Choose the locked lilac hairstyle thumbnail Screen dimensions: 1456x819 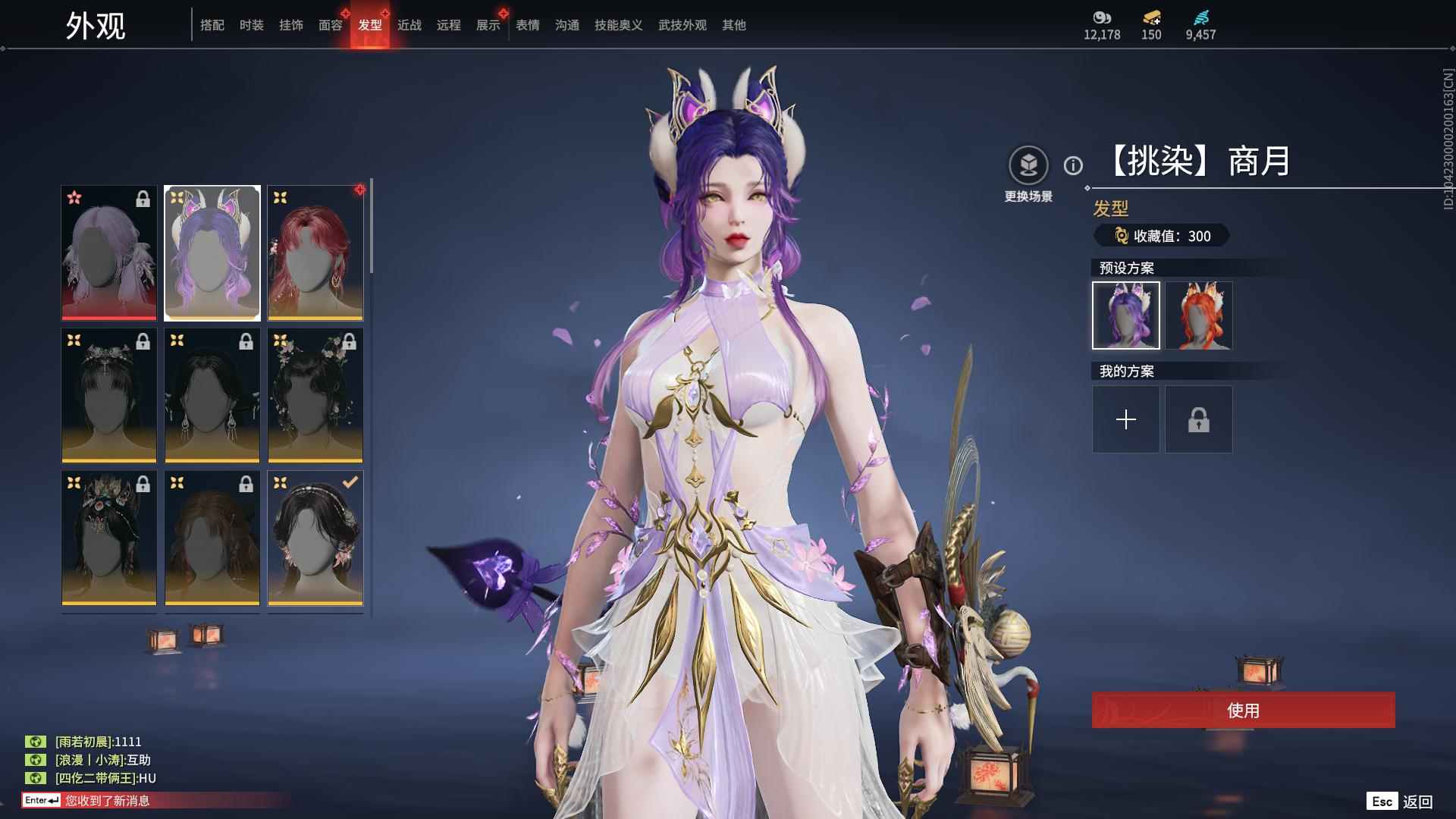coord(109,253)
